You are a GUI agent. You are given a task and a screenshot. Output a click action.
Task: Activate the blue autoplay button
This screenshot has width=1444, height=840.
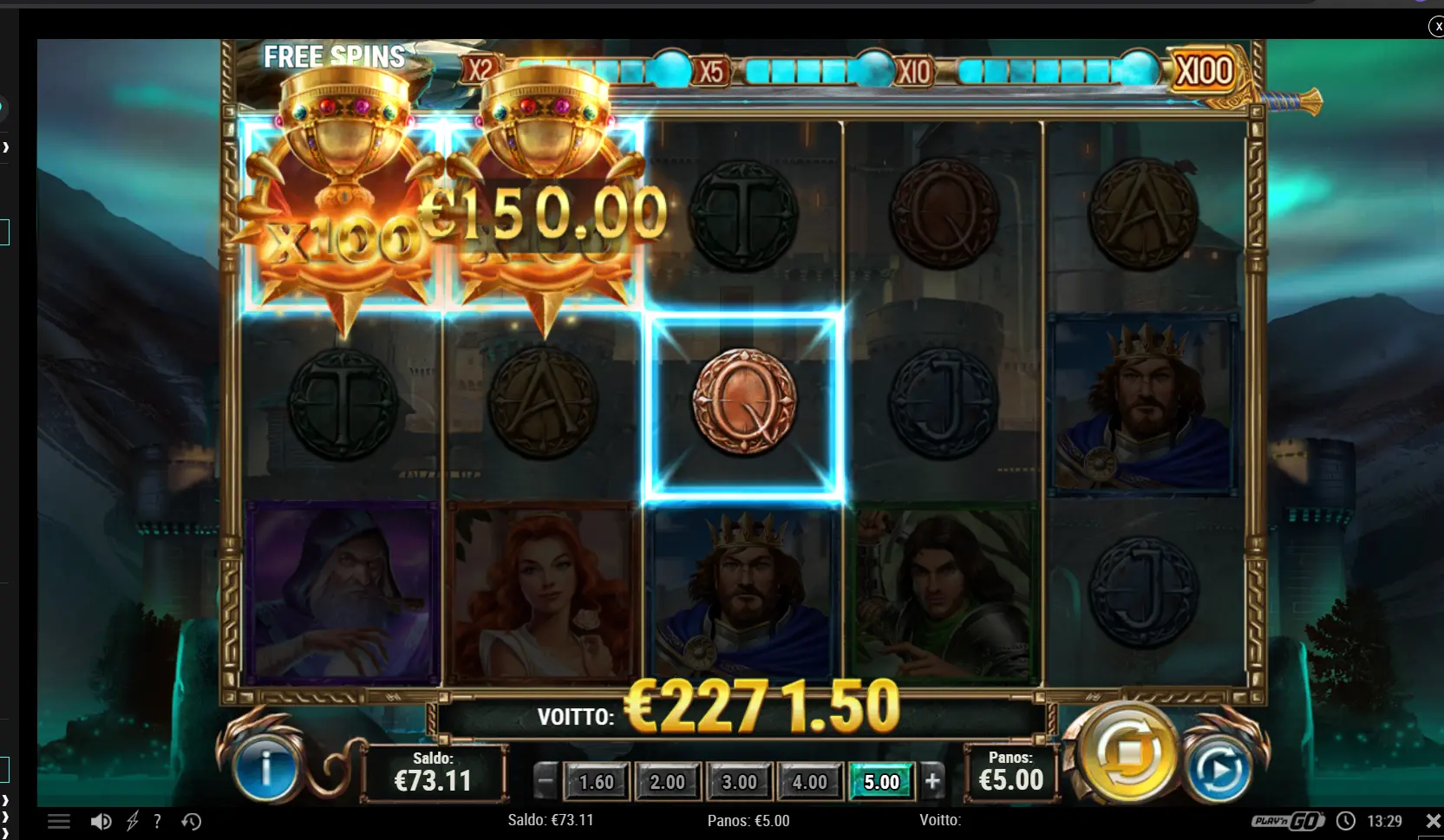1218,770
